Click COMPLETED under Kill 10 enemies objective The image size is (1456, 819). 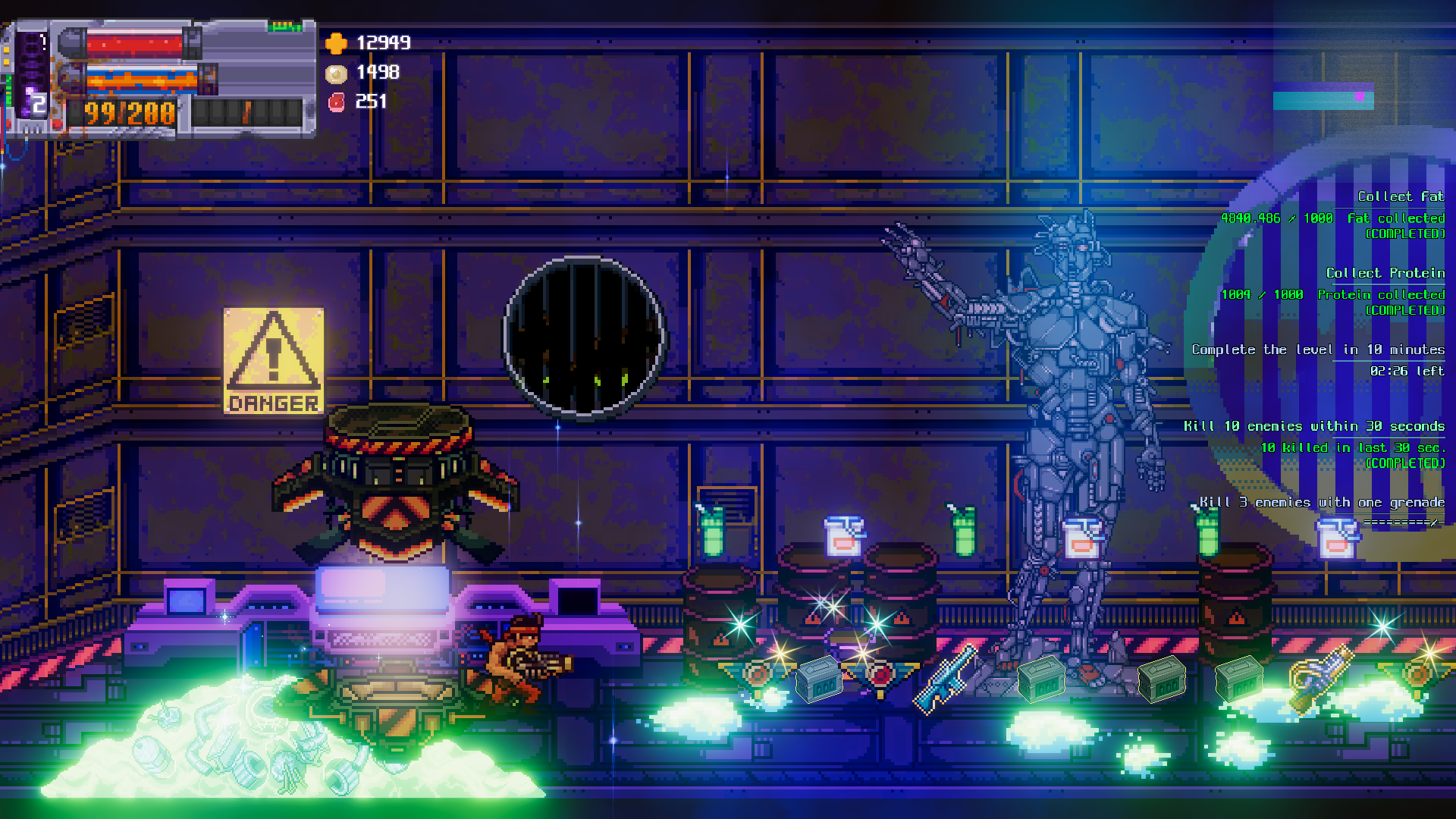click(1407, 463)
